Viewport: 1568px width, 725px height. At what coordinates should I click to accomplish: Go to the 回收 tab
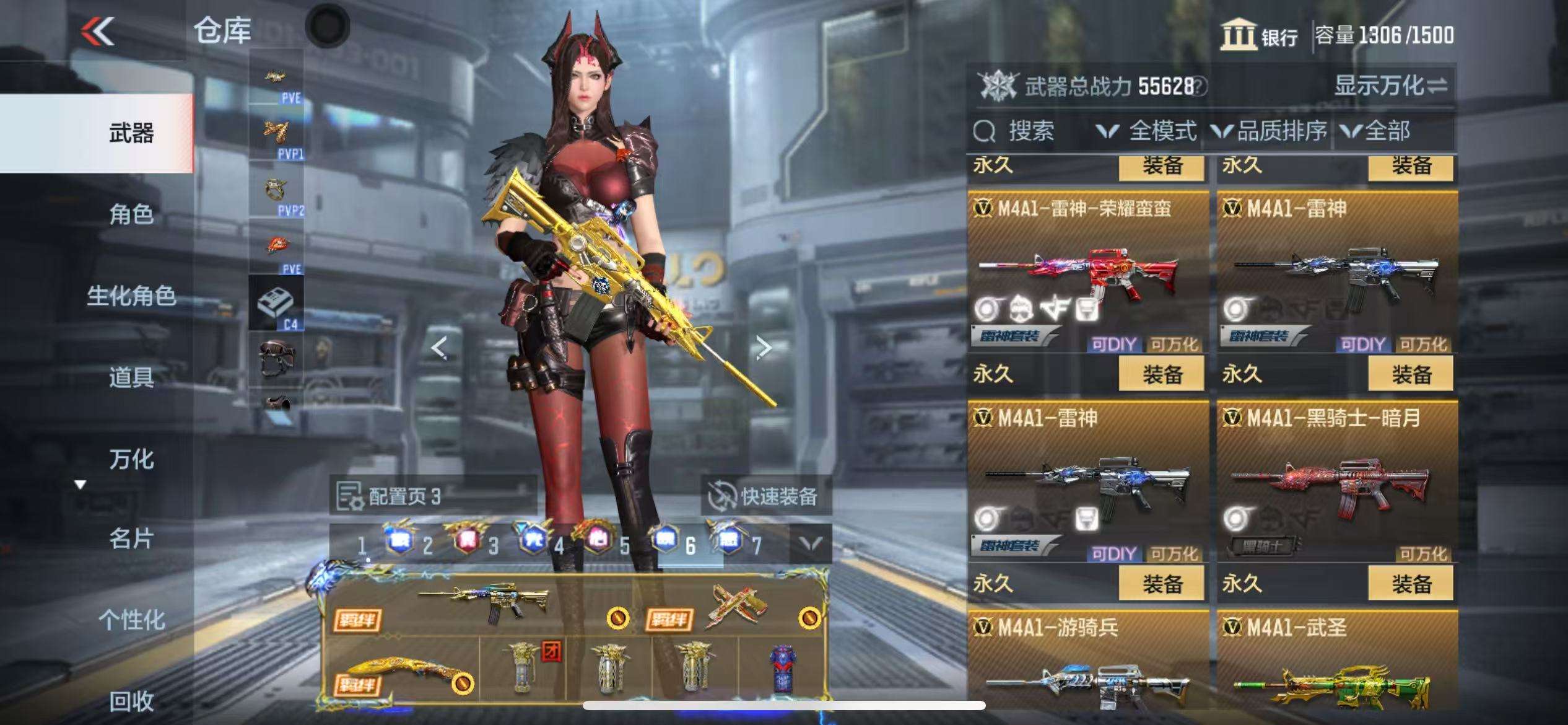pyautogui.click(x=131, y=701)
